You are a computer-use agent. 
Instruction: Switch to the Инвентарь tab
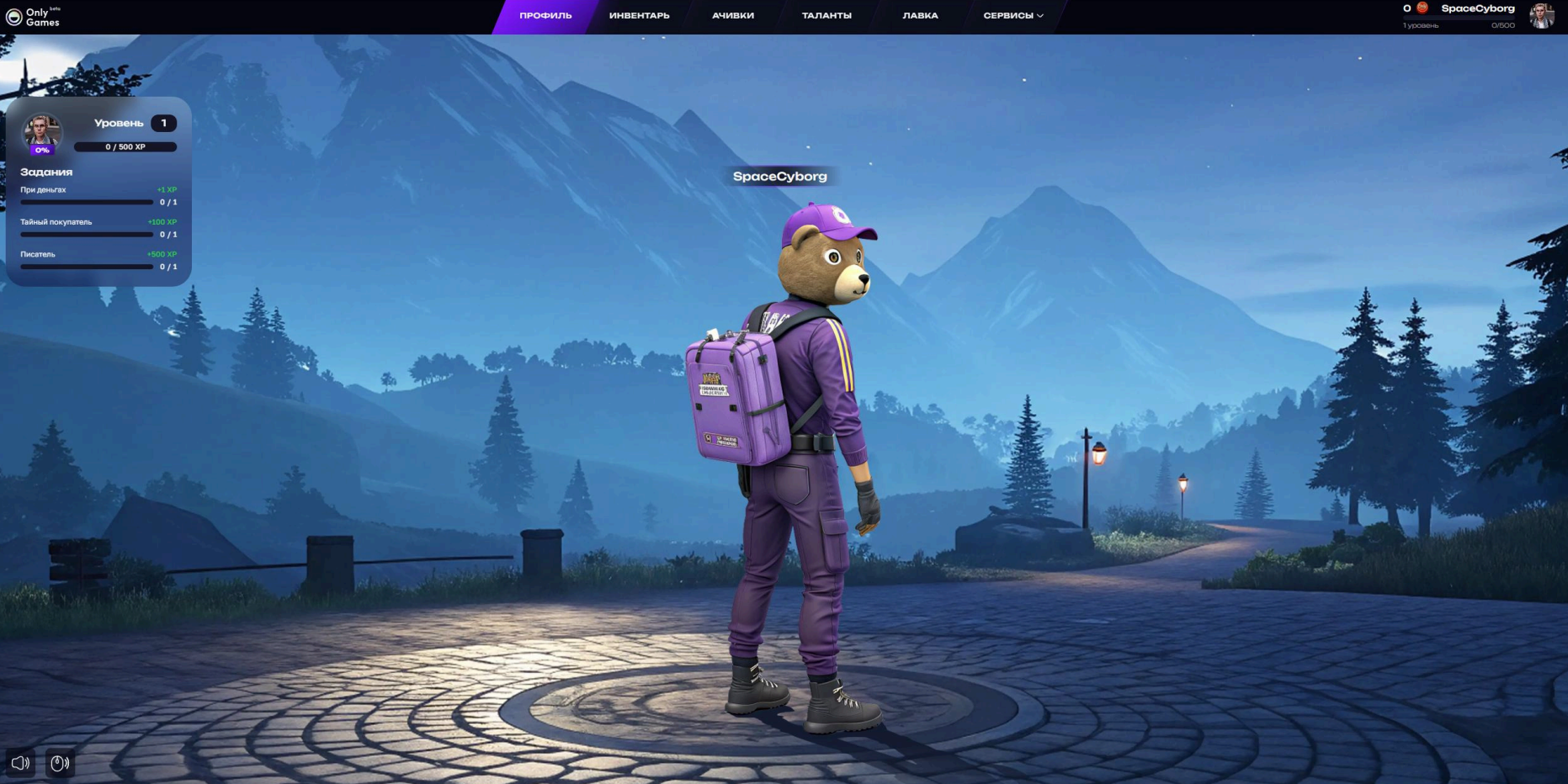pyautogui.click(x=640, y=16)
